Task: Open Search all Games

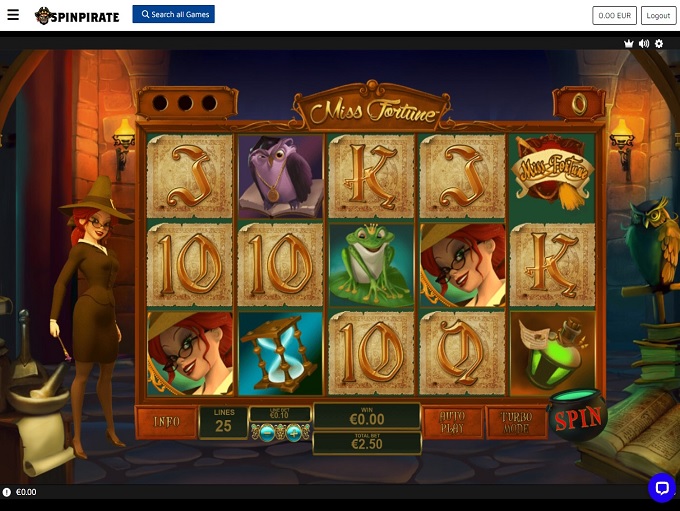Action: tap(173, 15)
